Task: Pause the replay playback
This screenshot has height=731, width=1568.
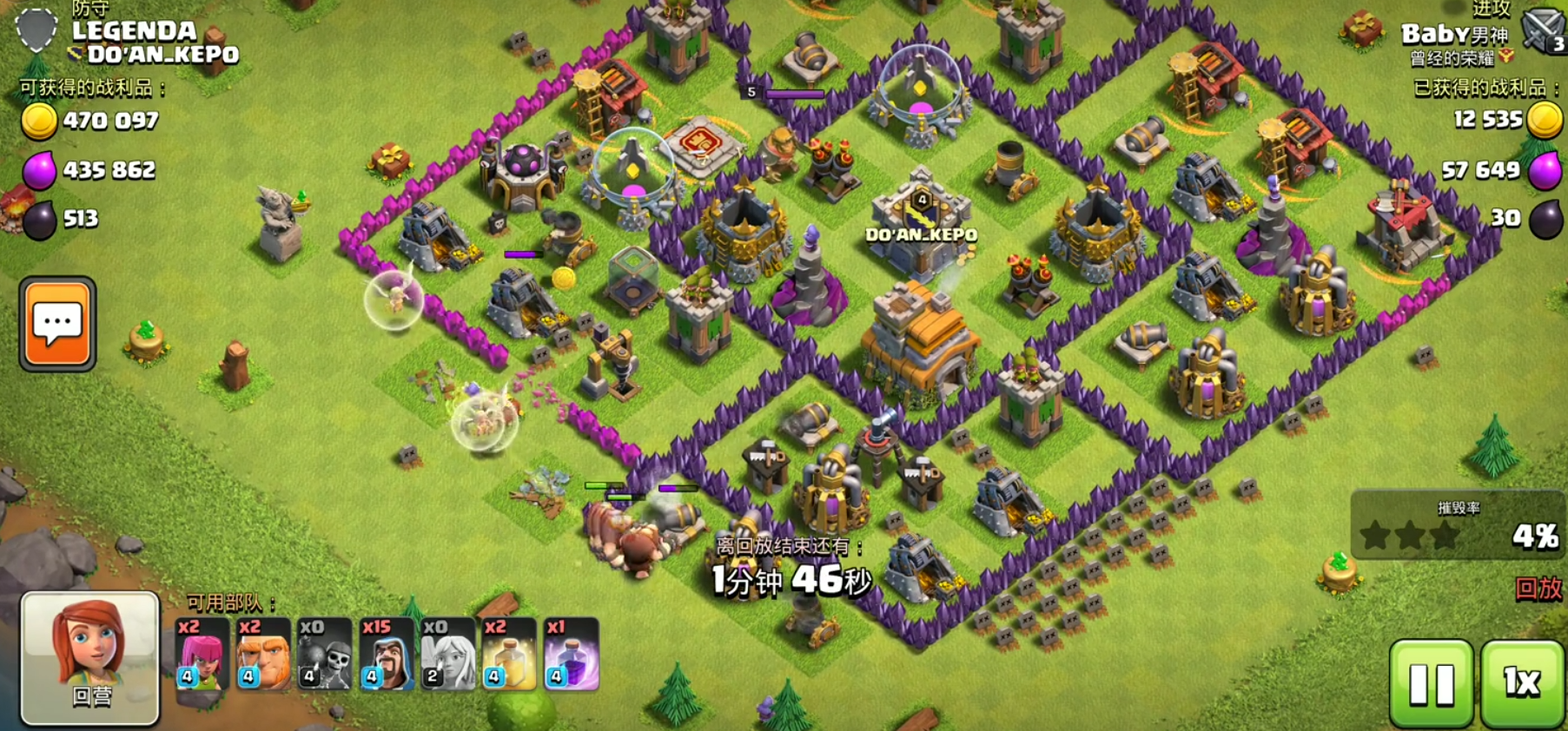Action: (x=1432, y=683)
